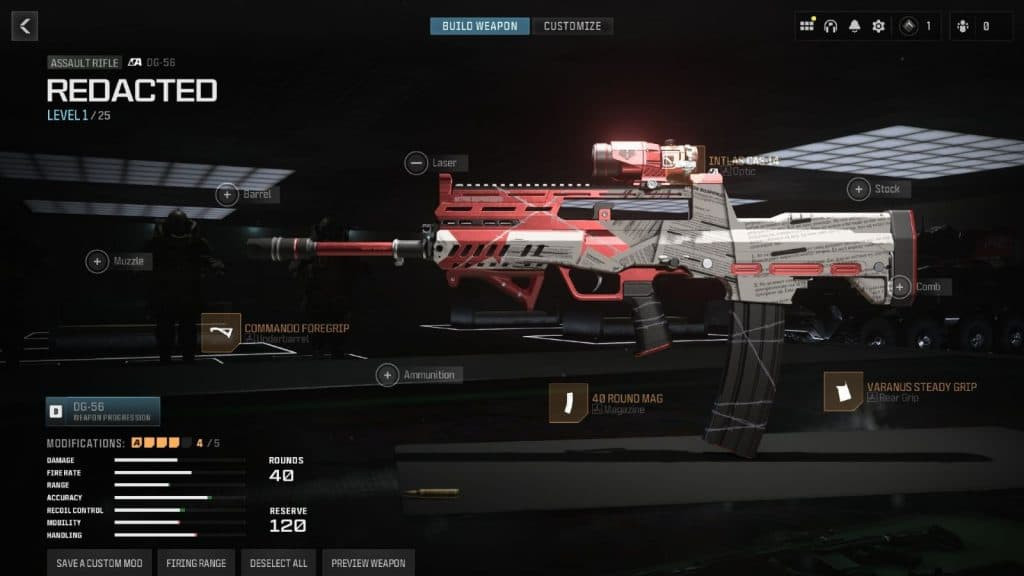
Task: Choose the 40 Round Mag magazine slot
Action: (x=568, y=402)
